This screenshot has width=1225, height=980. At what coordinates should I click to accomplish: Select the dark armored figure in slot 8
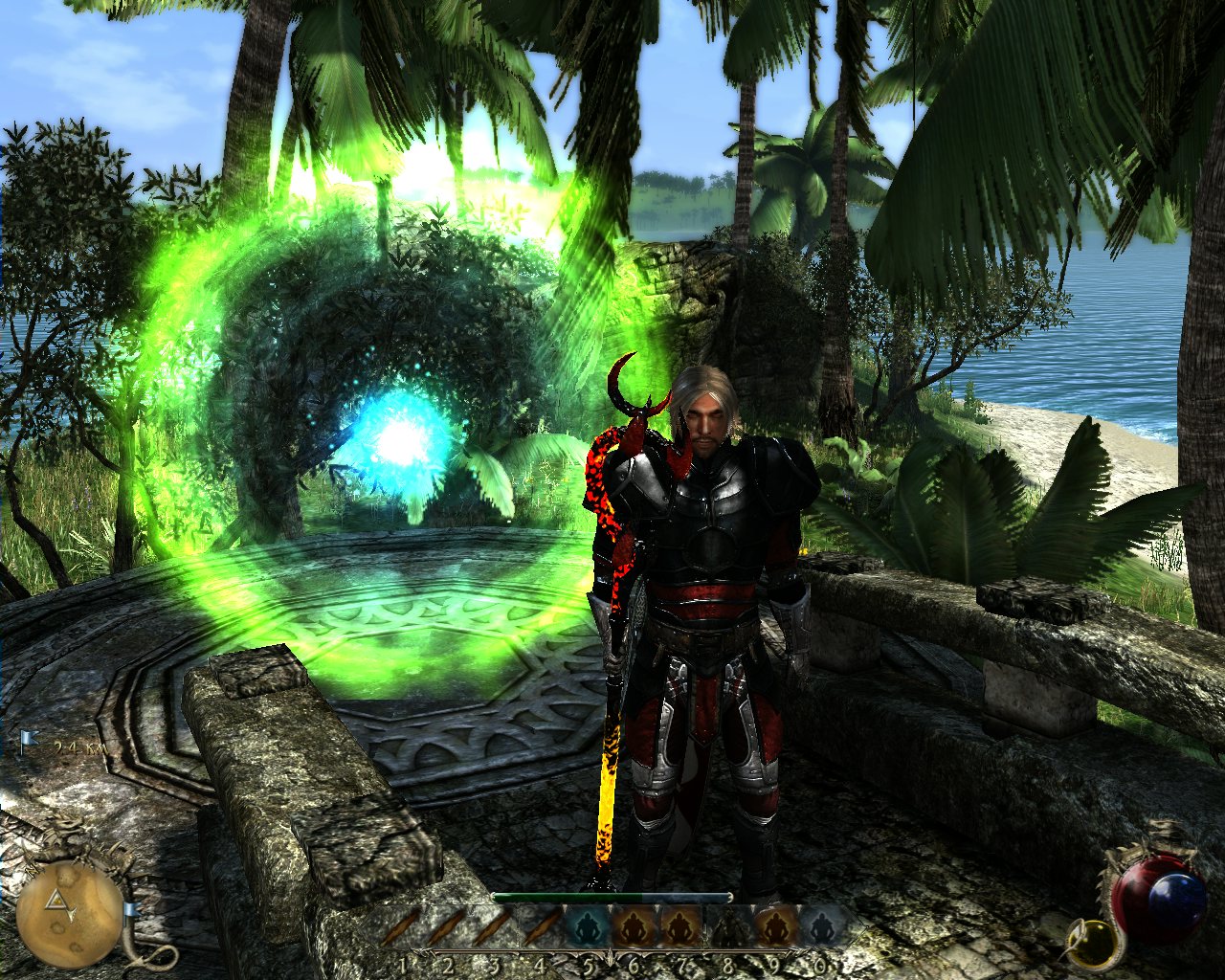click(x=725, y=928)
